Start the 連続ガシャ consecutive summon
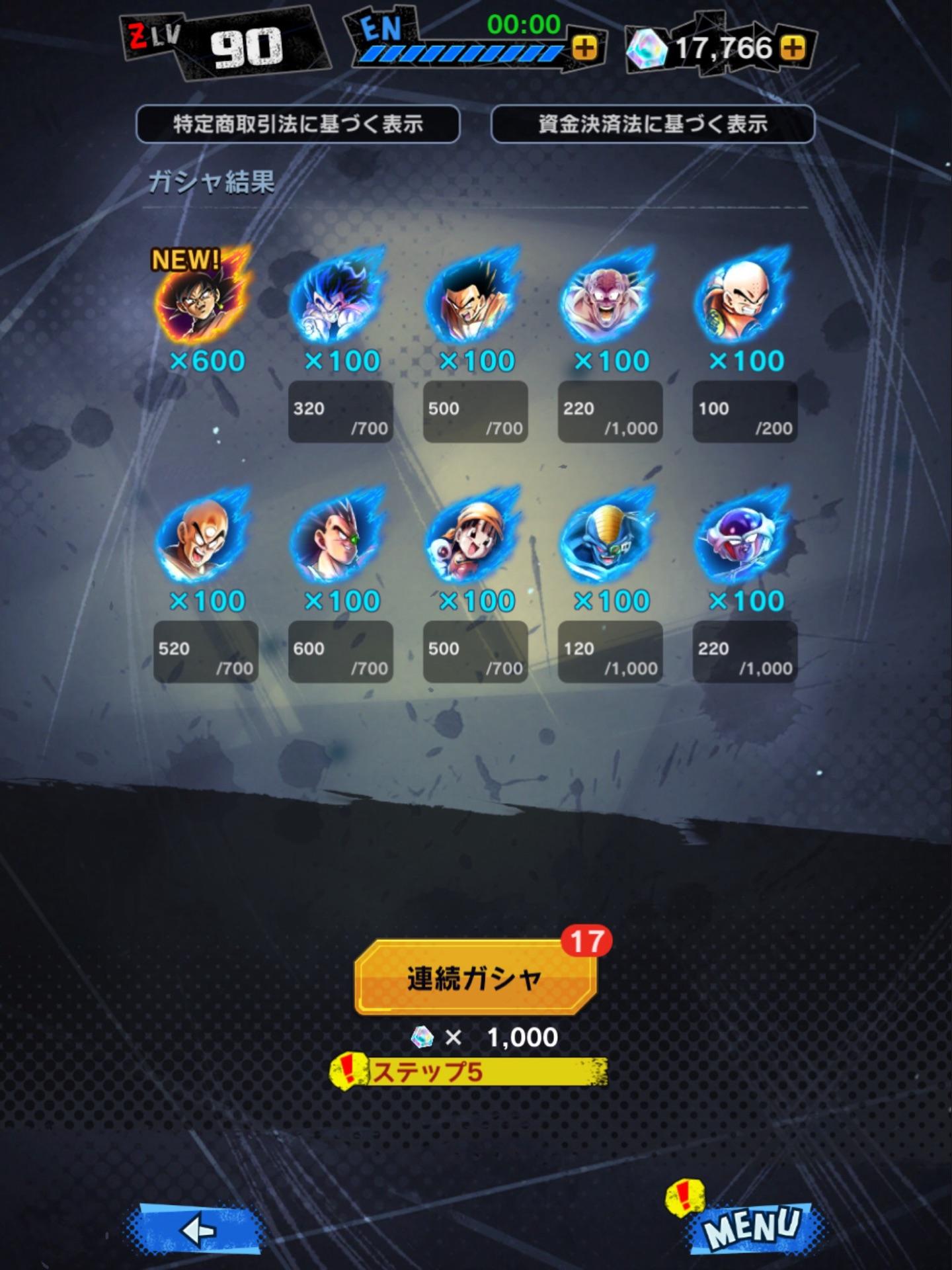This screenshot has height=1270, width=952. pos(475,978)
